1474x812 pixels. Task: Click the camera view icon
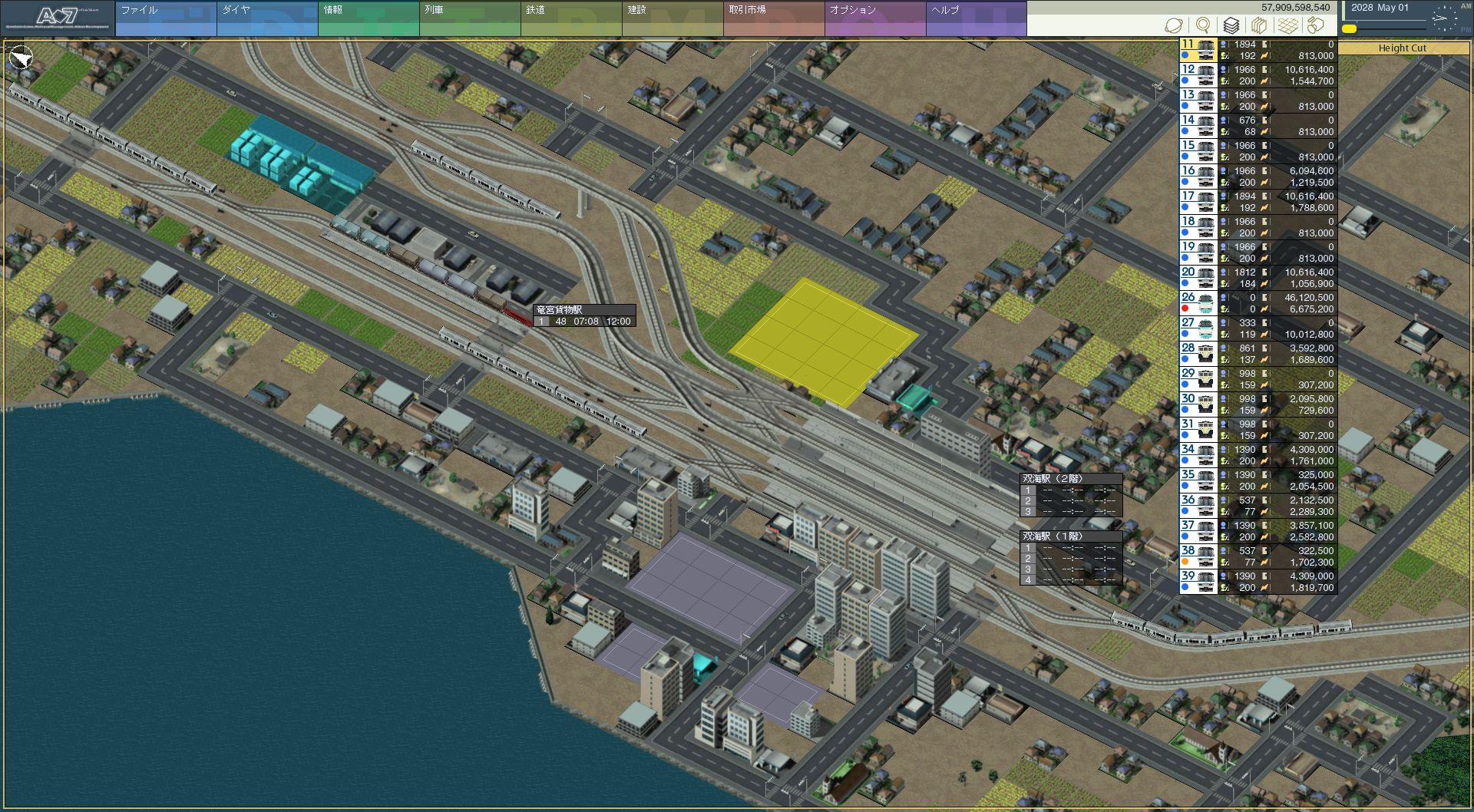1316,25
